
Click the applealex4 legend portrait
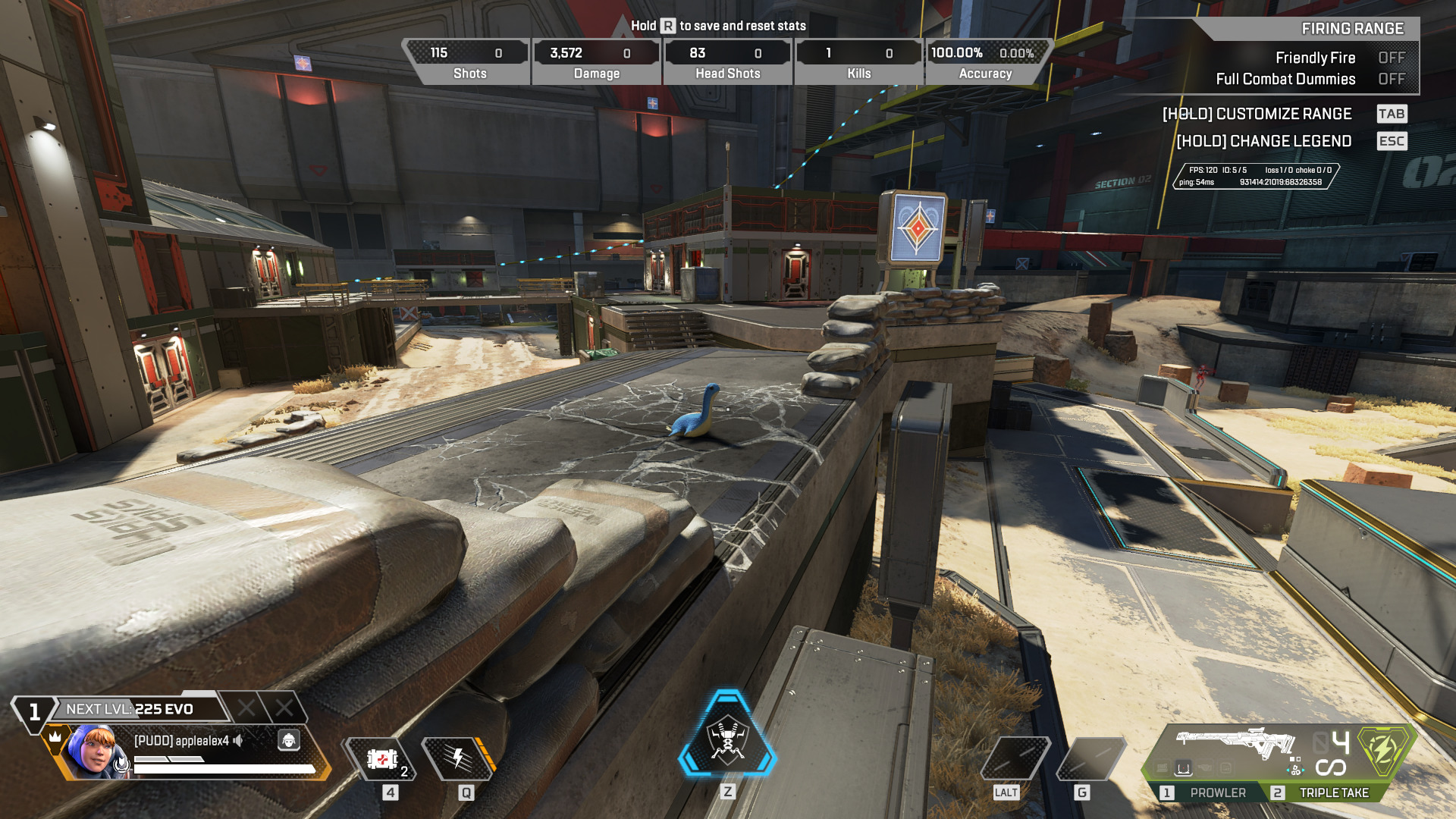pyautogui.click(x=93, y=750)
